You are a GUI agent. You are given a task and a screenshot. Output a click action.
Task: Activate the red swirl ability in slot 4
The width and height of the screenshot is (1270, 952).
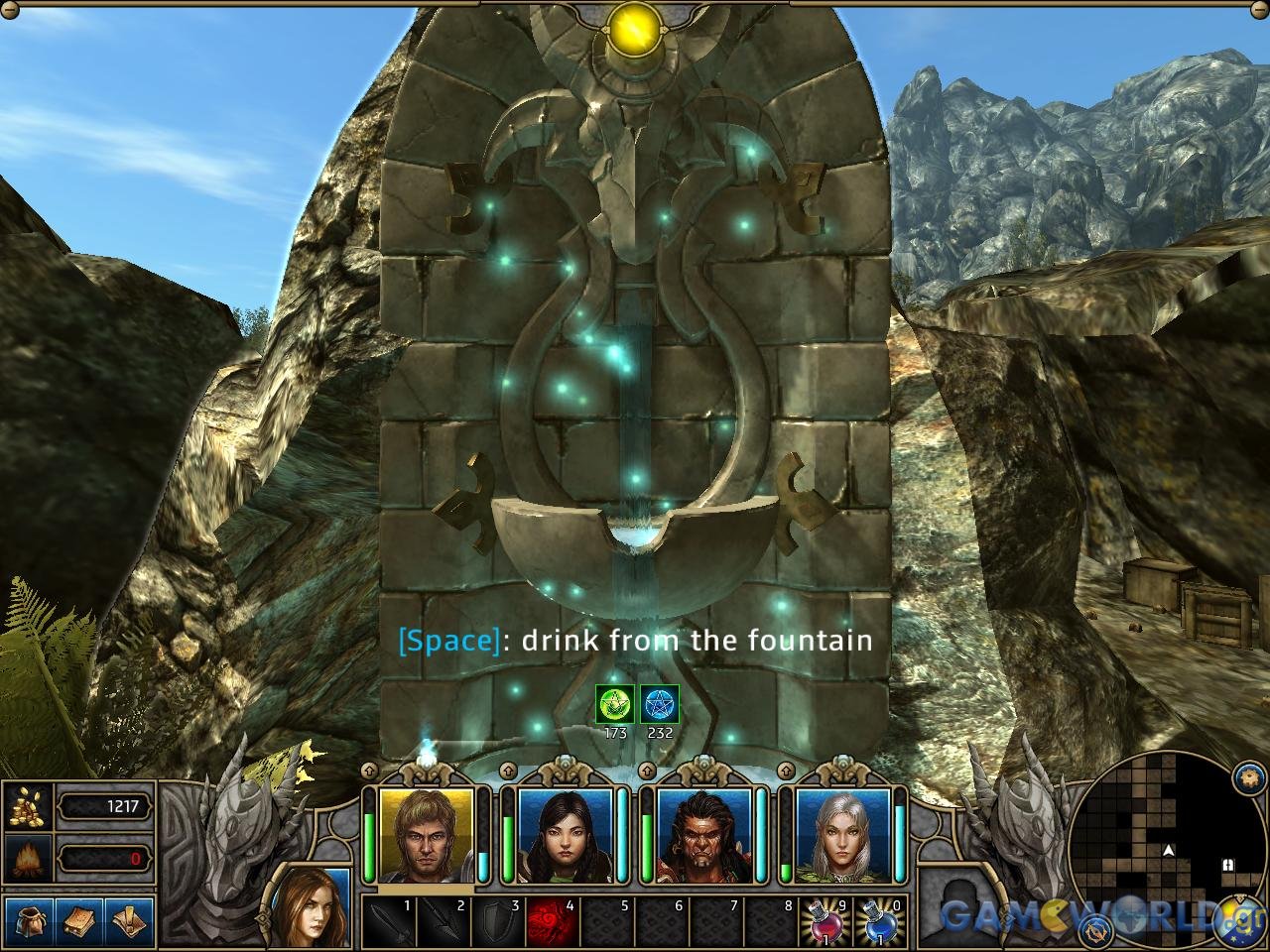(x=553, y=923)
